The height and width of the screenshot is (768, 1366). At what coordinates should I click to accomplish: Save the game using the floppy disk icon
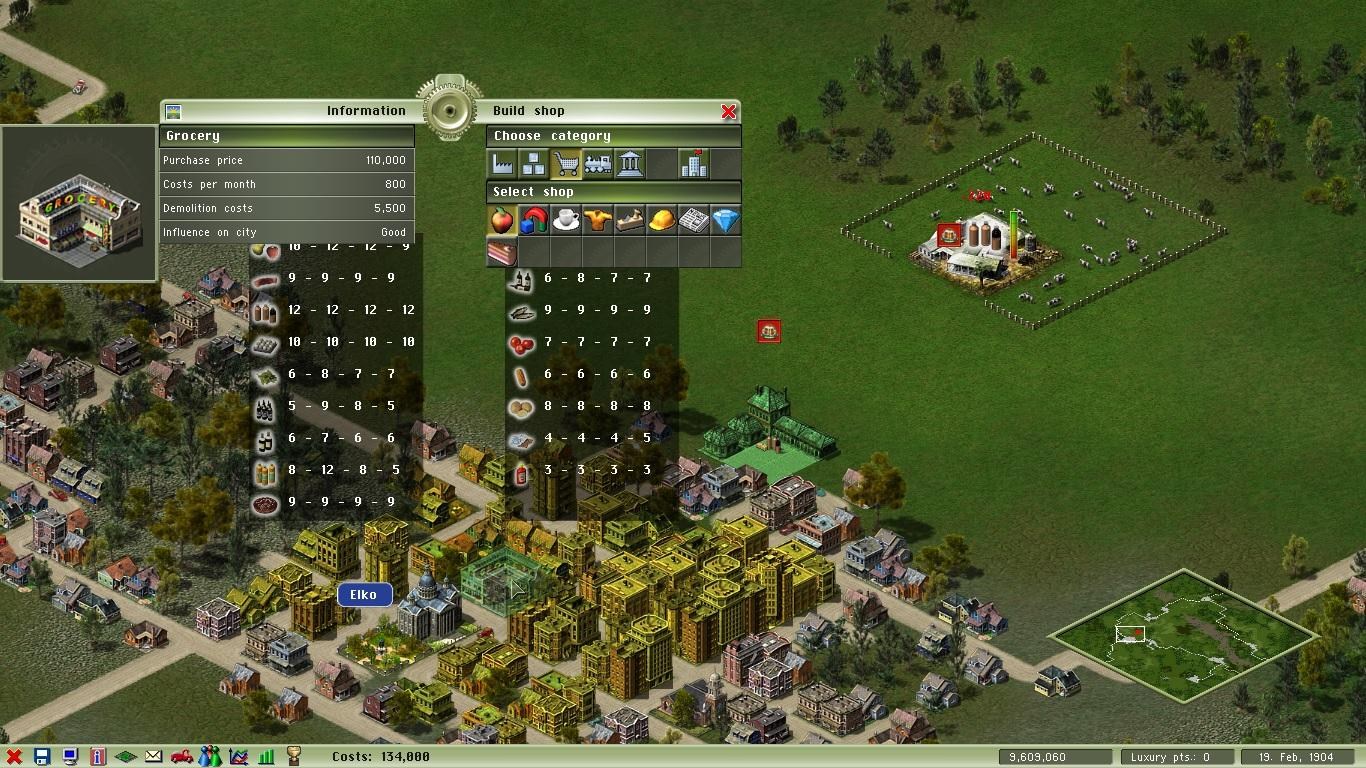43,756
